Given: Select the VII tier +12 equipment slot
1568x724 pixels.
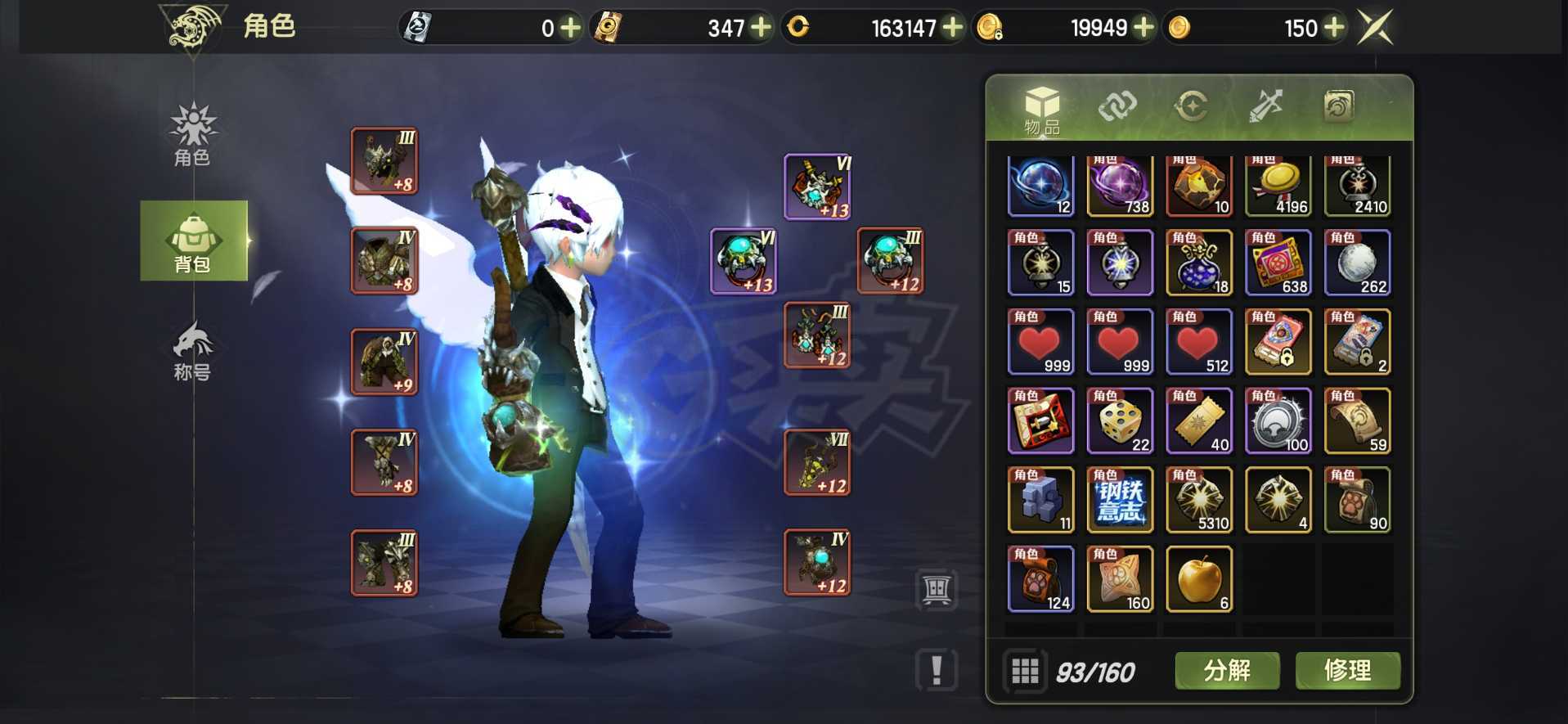Looking at the screenshot, I should pyautogui.click(x=817, y=463).
